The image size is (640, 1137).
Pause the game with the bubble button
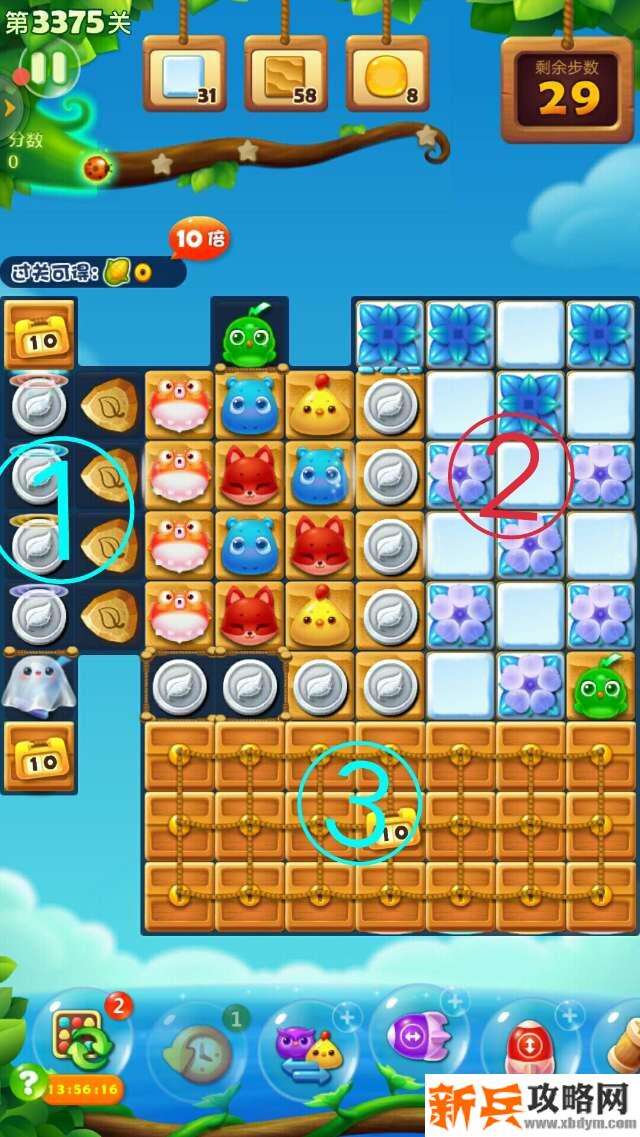(x=48, y=68)
